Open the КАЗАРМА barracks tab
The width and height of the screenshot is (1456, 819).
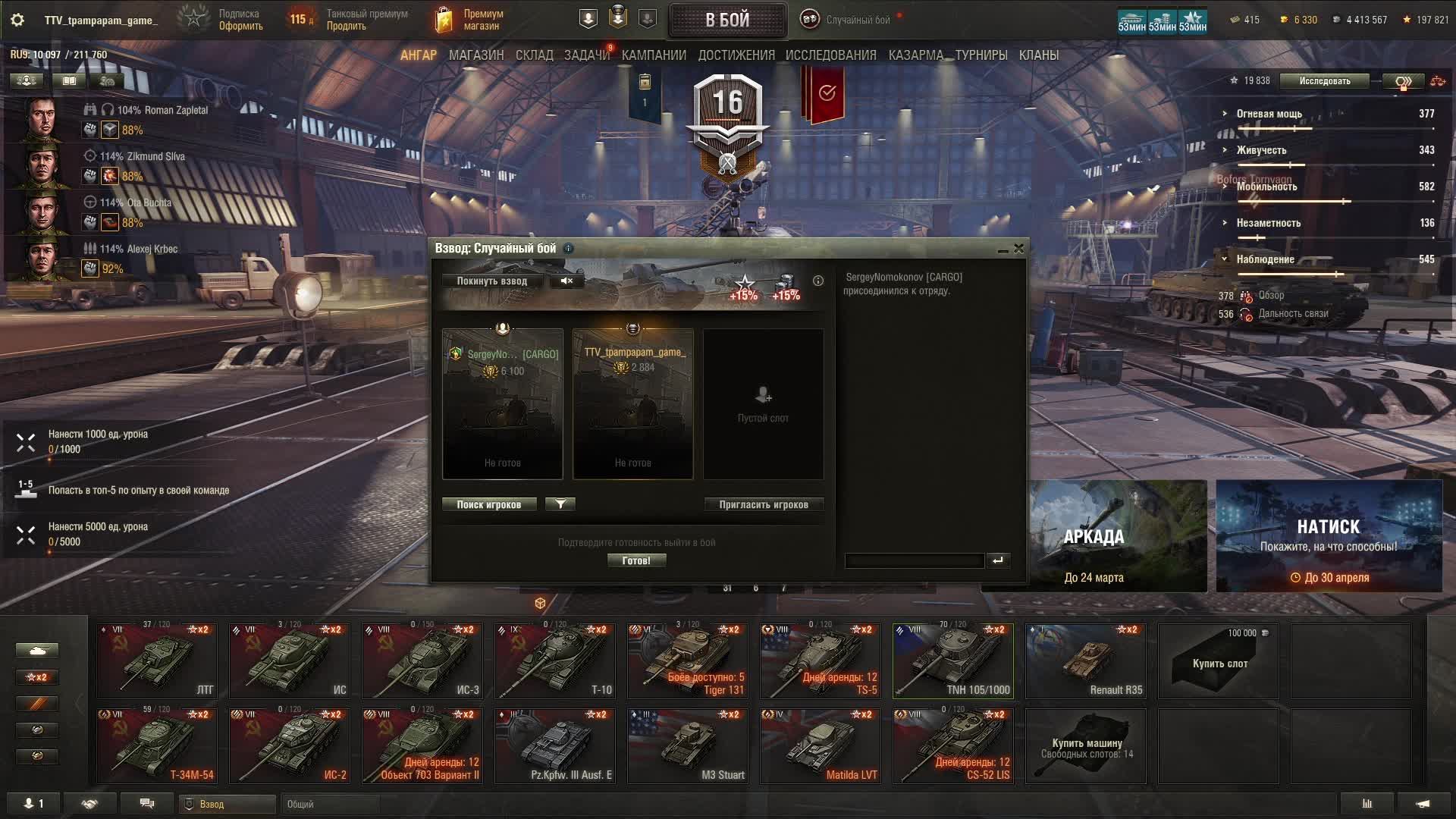tap(916, 55)
